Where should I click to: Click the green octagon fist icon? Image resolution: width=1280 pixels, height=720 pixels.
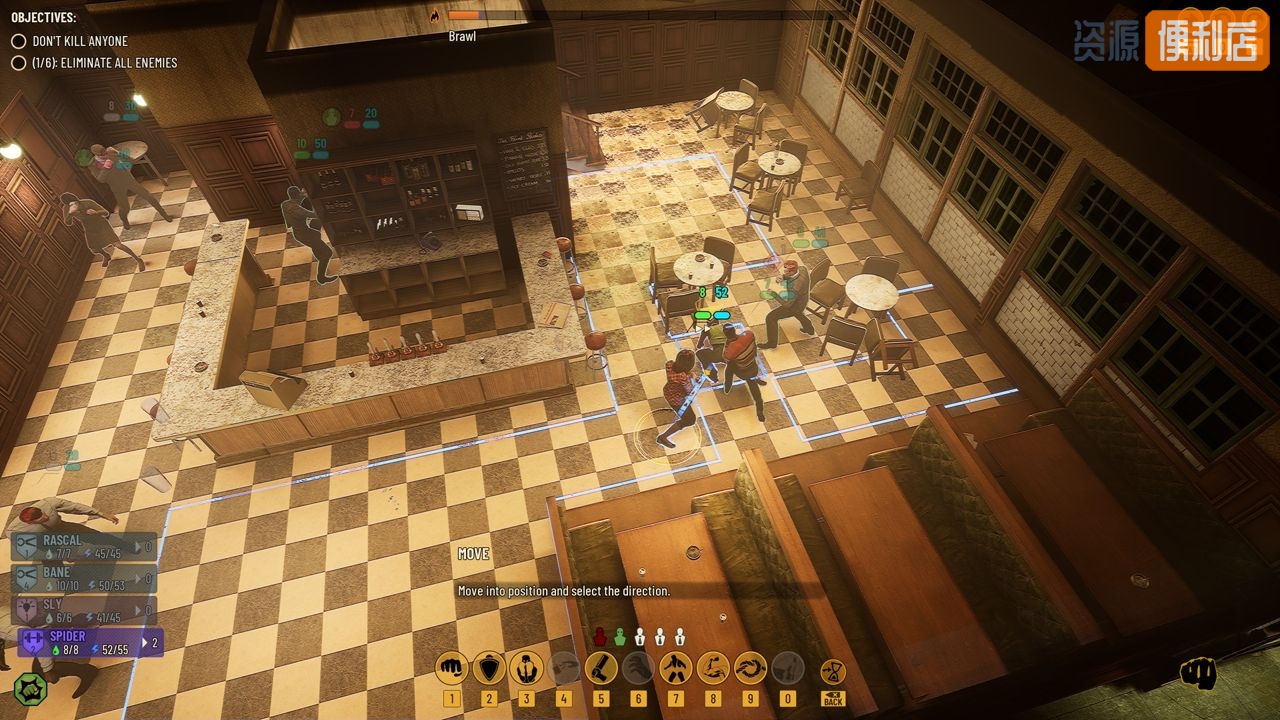coord(31,687)
